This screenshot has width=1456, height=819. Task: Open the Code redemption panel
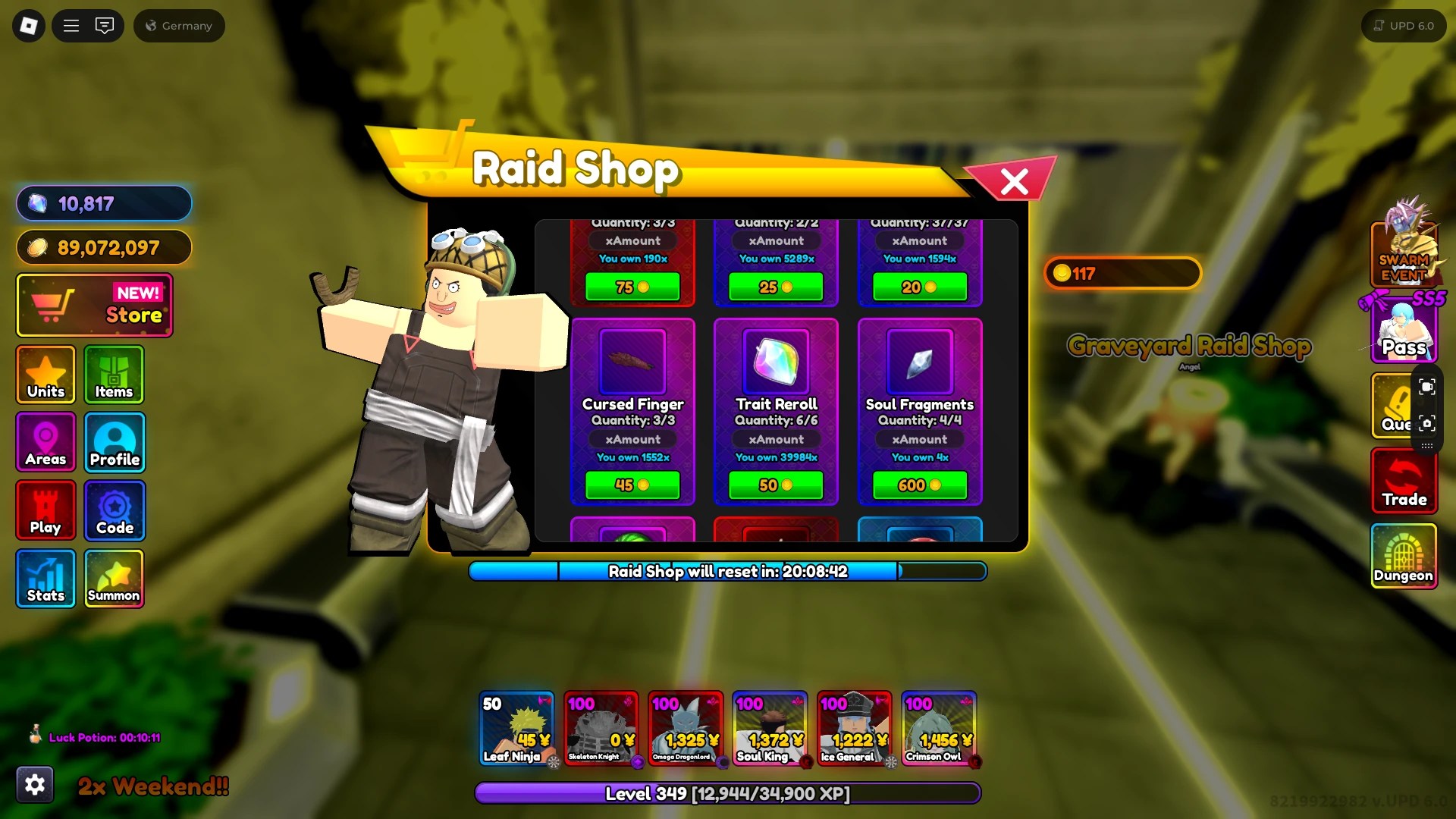(114, 510)
